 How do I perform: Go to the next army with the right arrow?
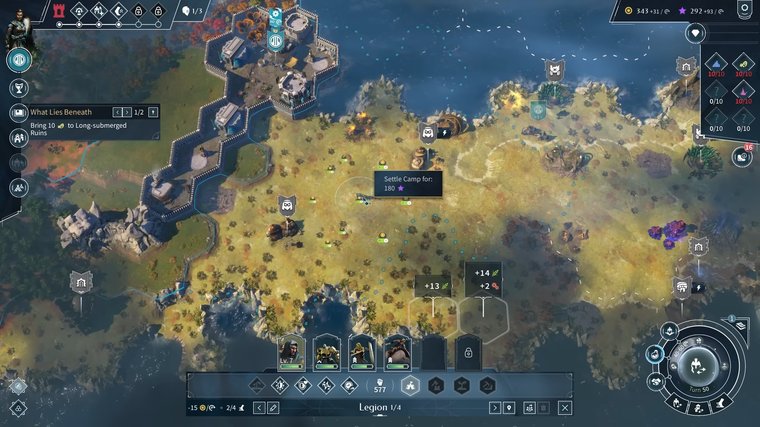point(494,408)
